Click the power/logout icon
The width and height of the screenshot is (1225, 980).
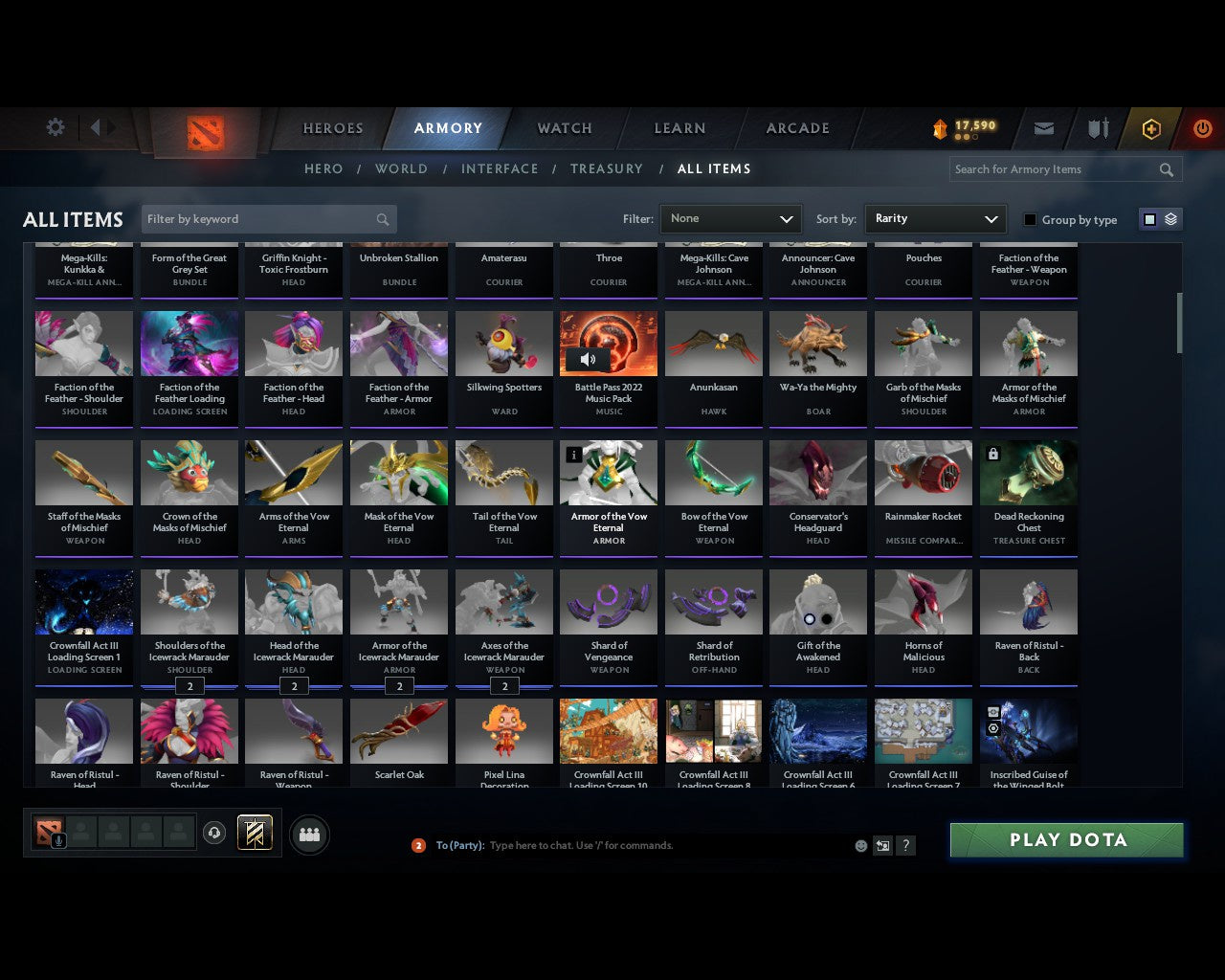pos(1203,128)
